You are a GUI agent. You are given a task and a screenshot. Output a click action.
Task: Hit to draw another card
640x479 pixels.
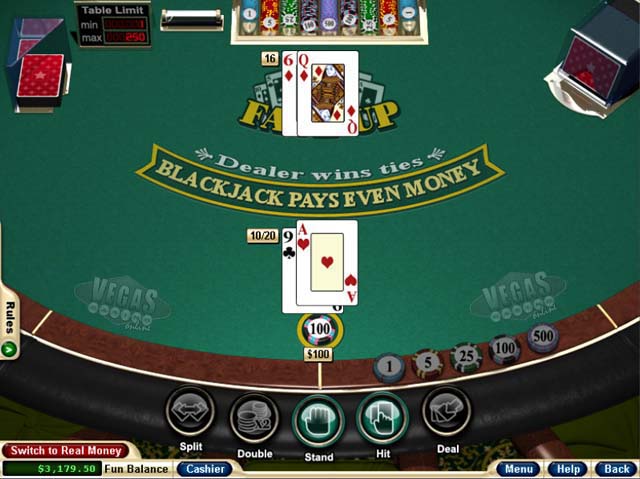[381, 416]
